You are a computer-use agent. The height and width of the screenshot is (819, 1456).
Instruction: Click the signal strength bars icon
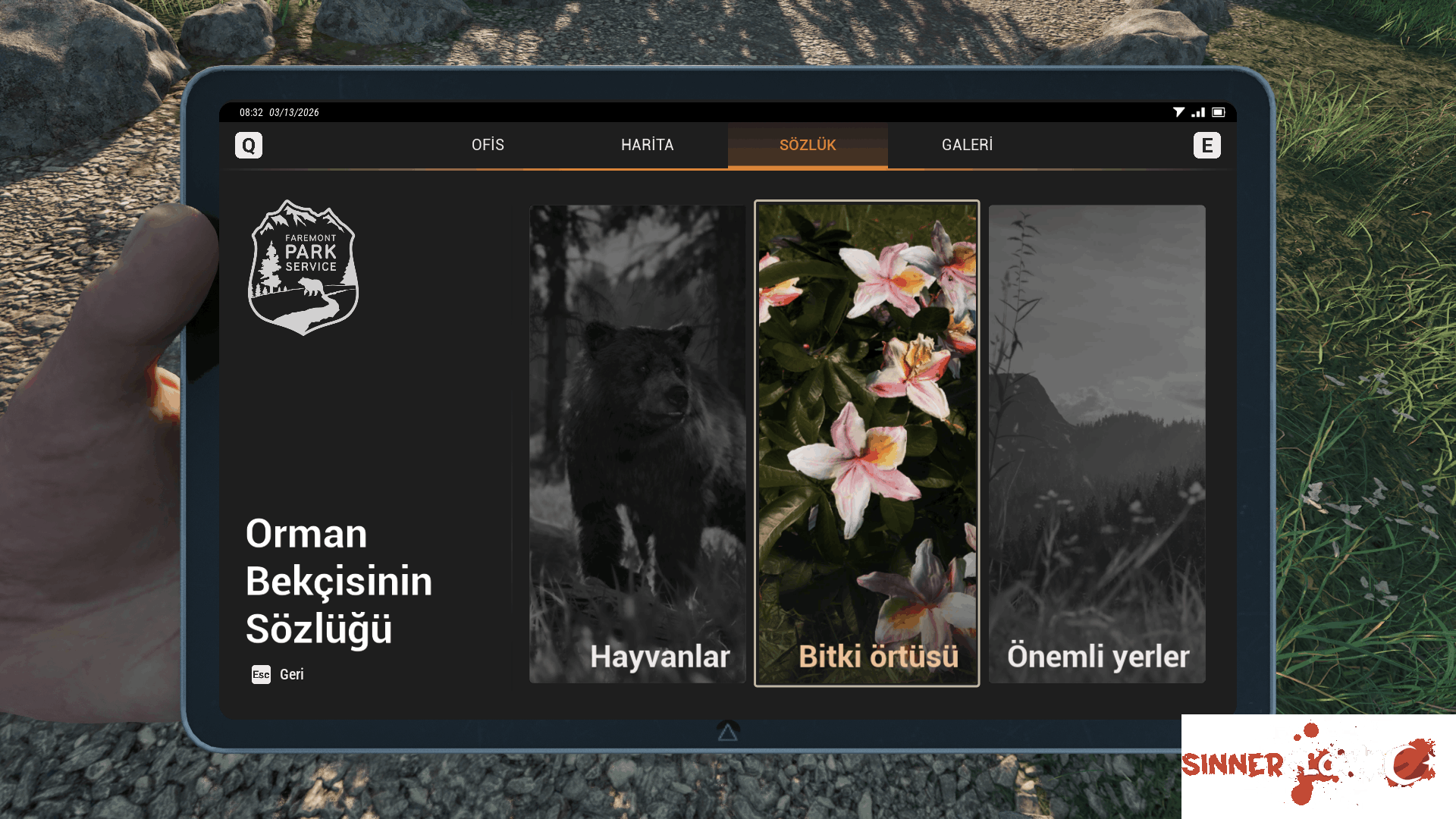[1200, 112]
